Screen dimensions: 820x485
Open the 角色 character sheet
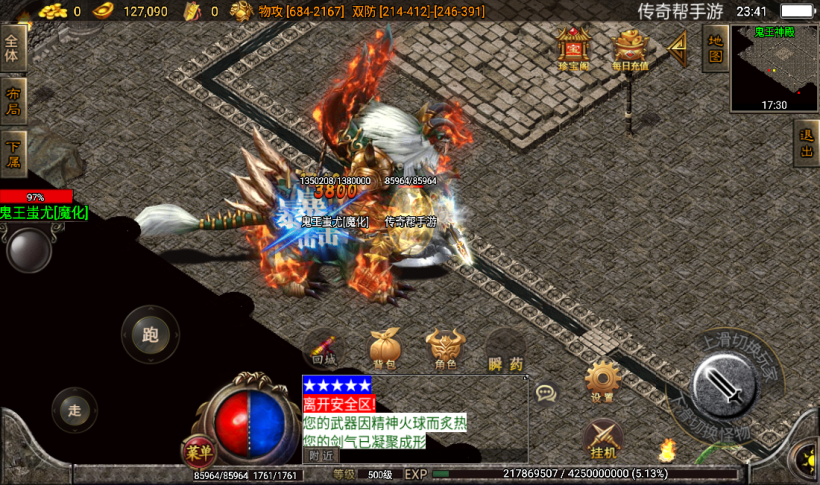[445, 349]
